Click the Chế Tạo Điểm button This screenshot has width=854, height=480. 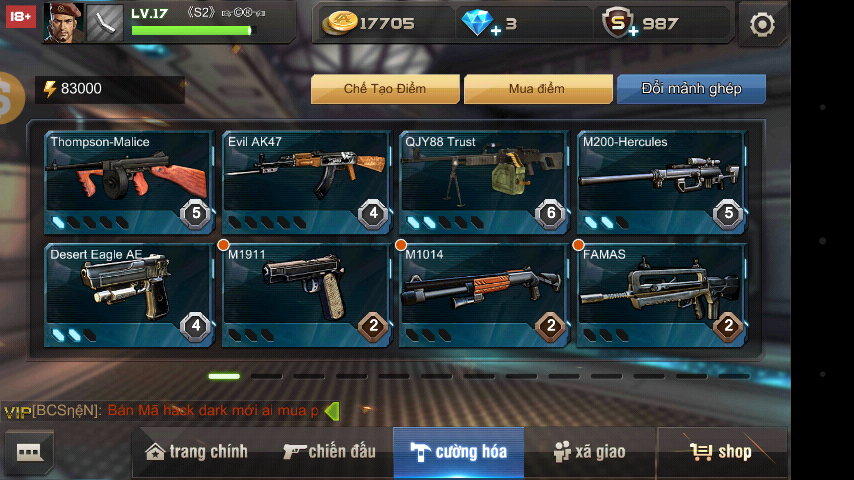pyautogui.click(x=385, y=89)
